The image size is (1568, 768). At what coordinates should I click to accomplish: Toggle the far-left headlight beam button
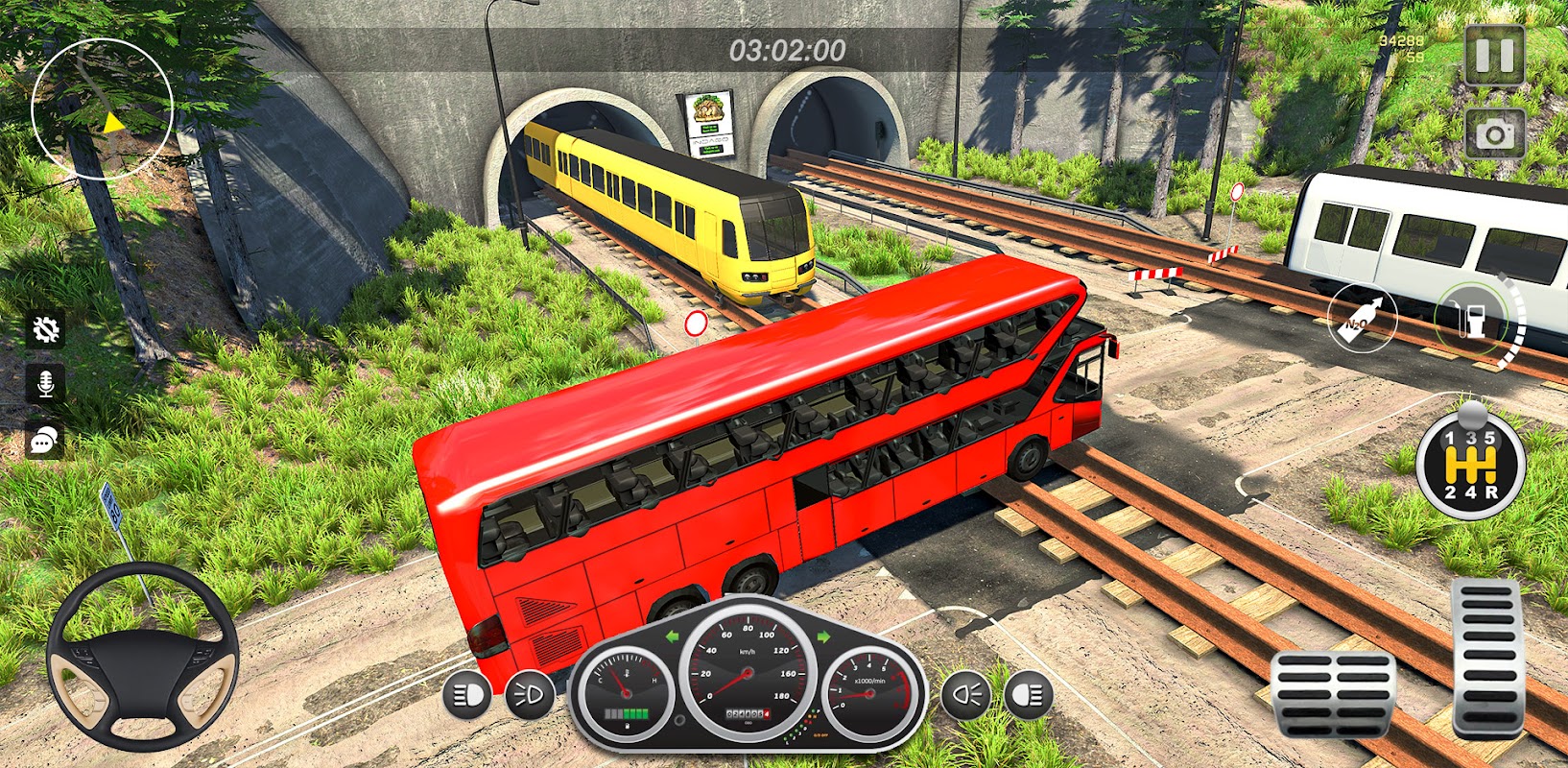point(467,695)
